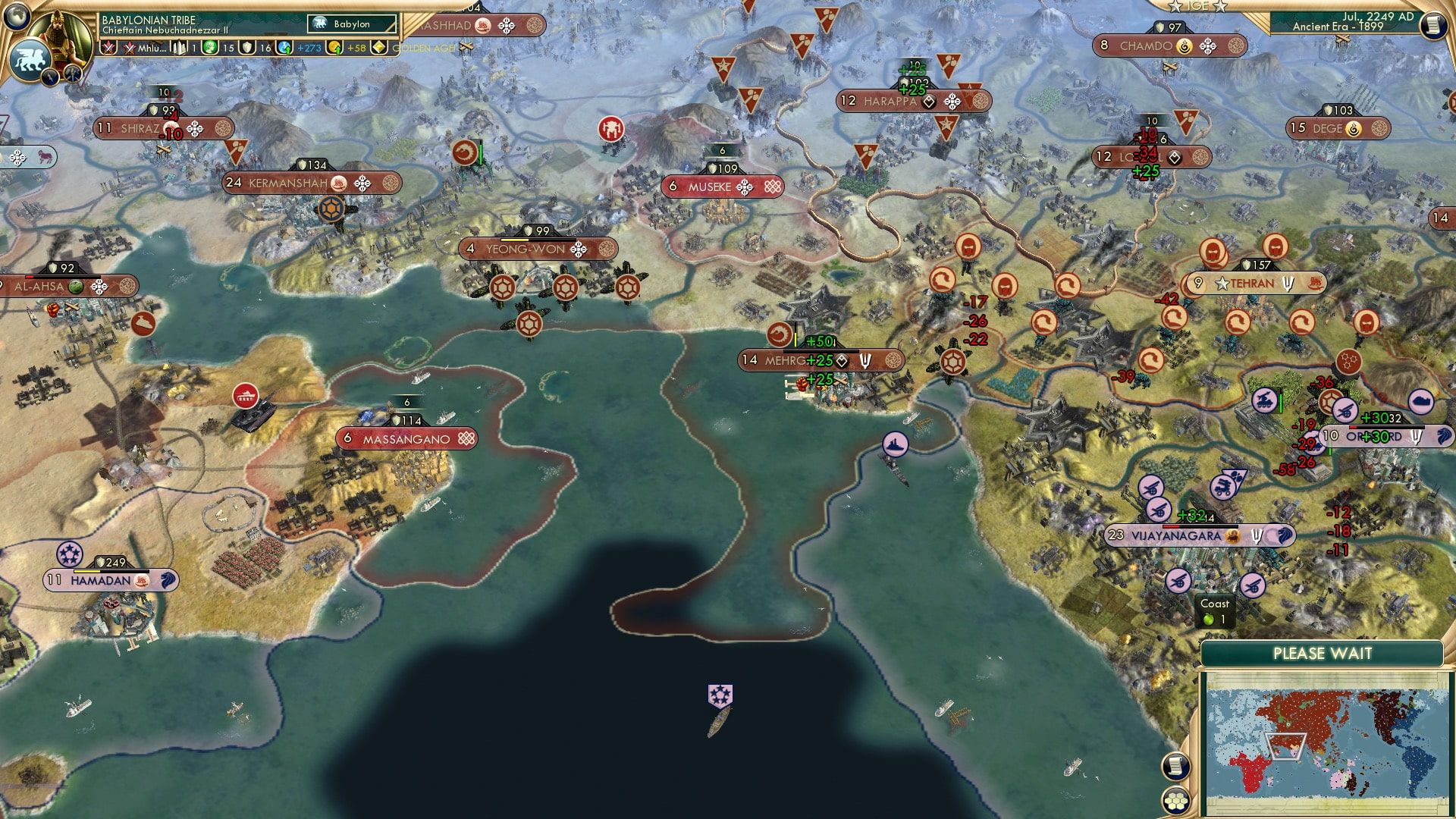Open the scroll menu beside the date

point(1432,25)
